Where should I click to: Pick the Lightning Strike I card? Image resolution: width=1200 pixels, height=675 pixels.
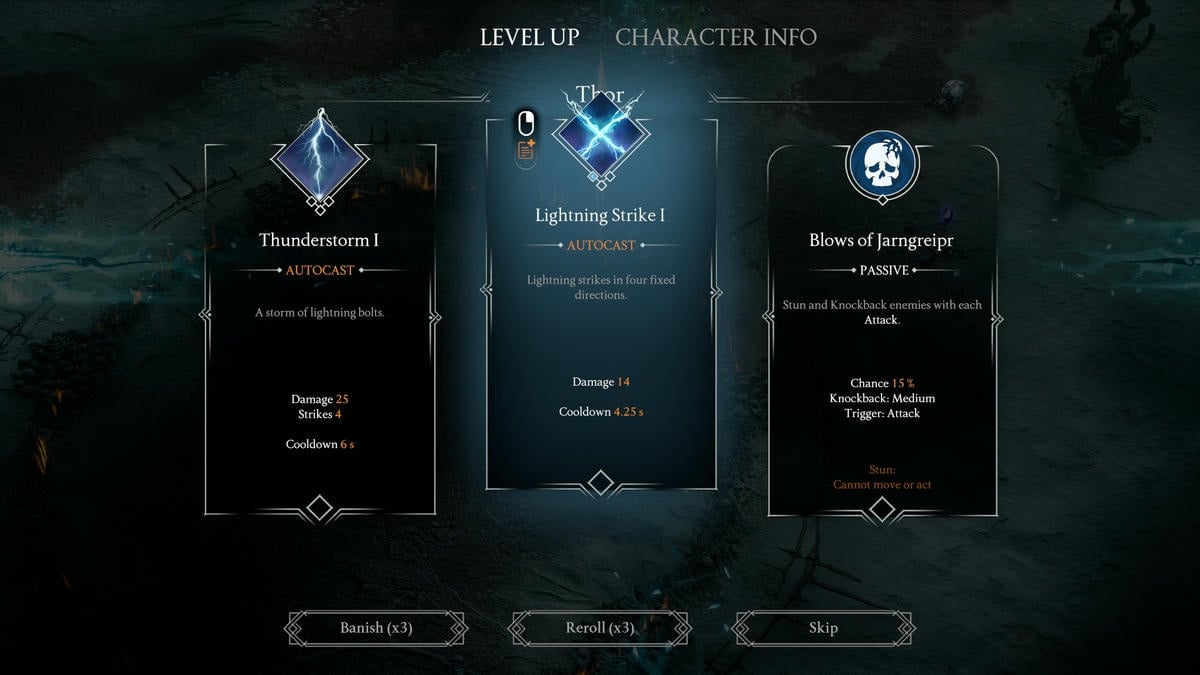point(600,310)
